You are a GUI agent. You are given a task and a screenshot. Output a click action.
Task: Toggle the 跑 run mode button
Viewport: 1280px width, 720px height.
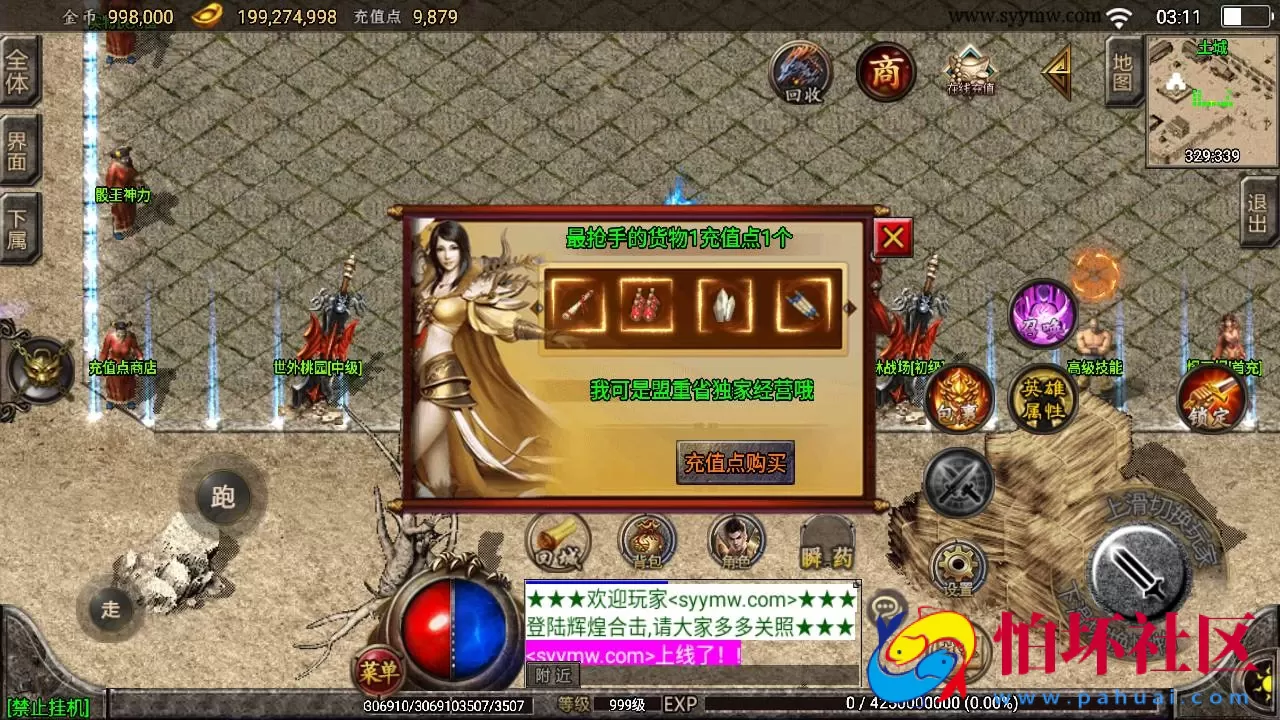tap(222, 494)
